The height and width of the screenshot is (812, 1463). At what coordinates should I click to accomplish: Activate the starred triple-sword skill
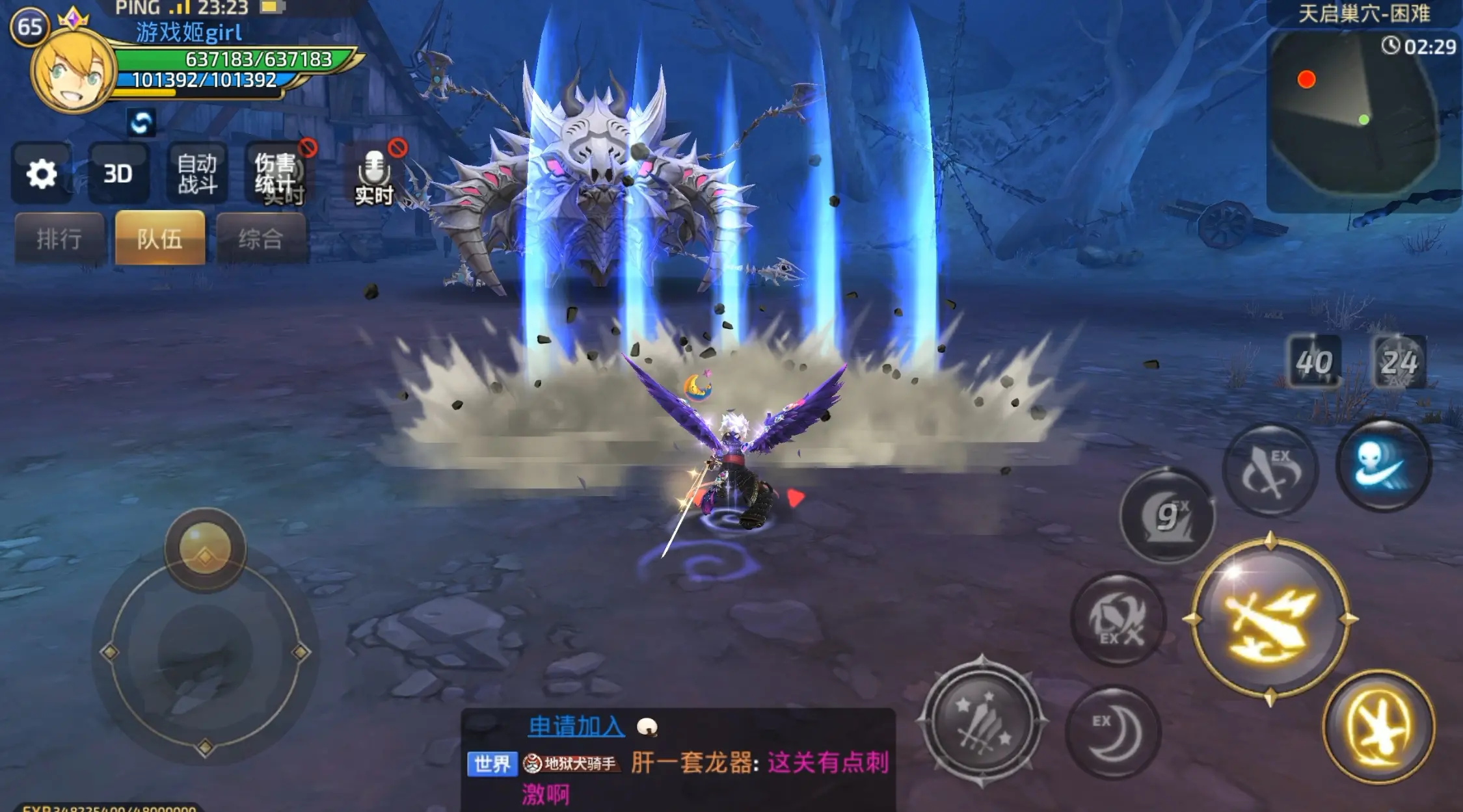click(982, 721)
